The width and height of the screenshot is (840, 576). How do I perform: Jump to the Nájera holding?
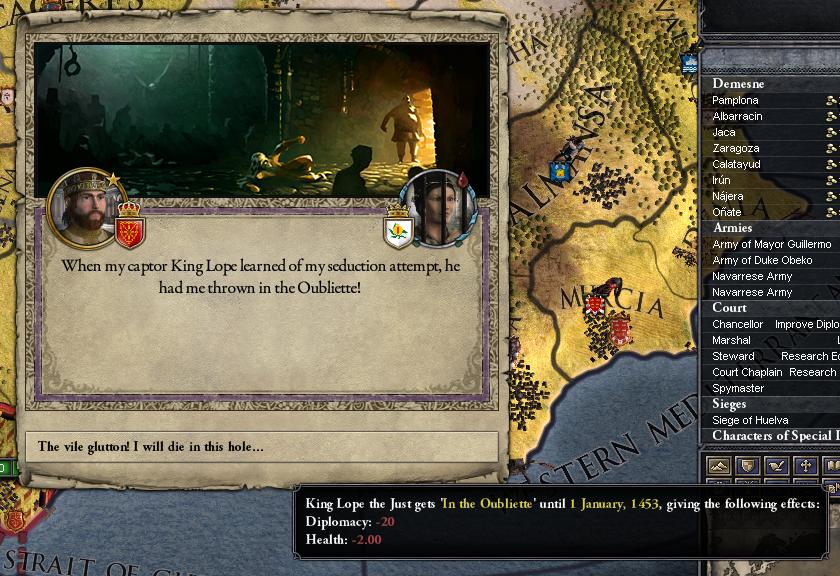[727, 196]
